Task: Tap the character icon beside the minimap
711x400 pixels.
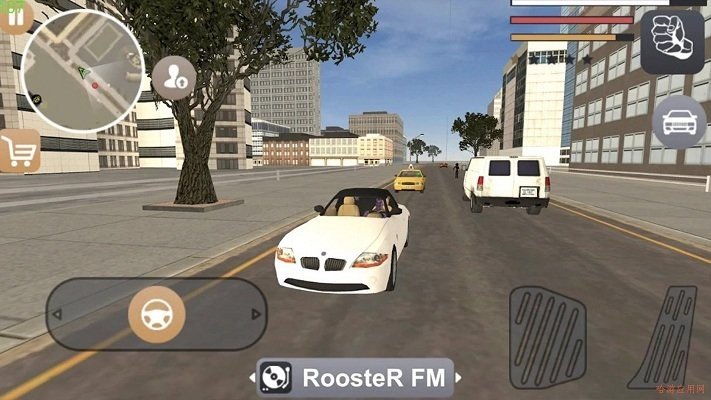Action: pyautogui.click(x=173, y=77)
